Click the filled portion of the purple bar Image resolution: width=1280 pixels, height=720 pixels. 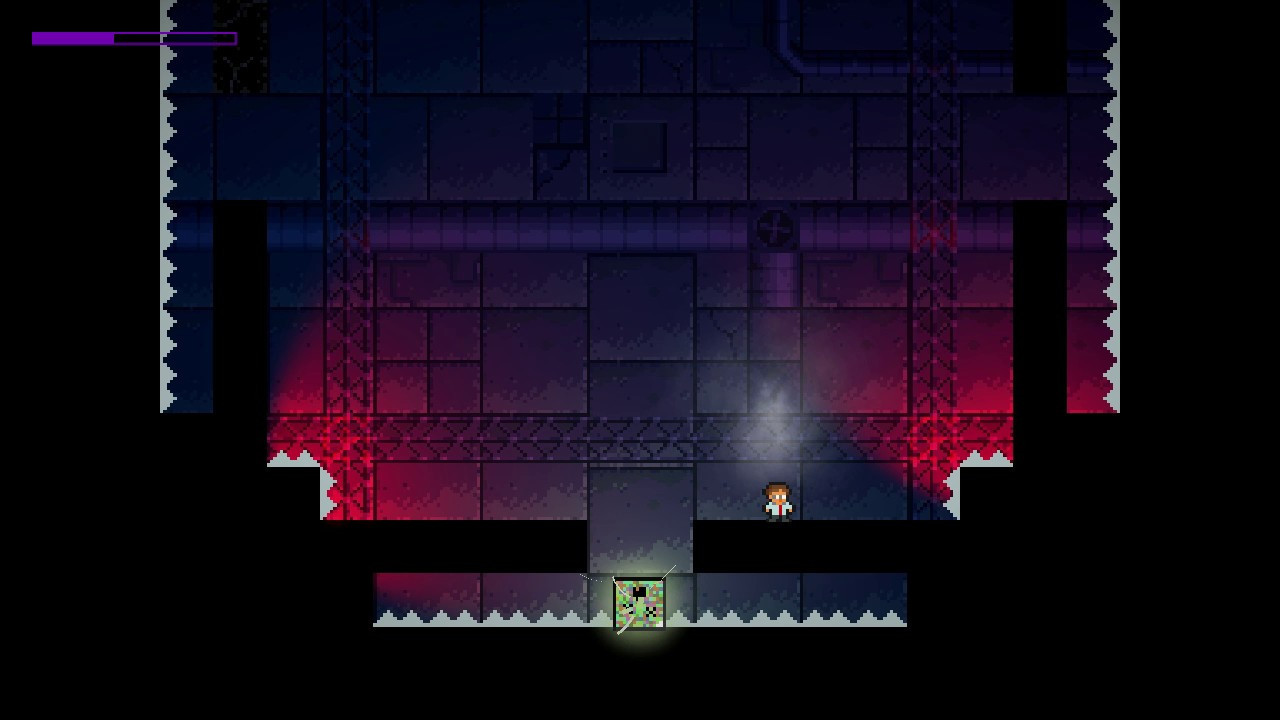[x=70, y=38]
